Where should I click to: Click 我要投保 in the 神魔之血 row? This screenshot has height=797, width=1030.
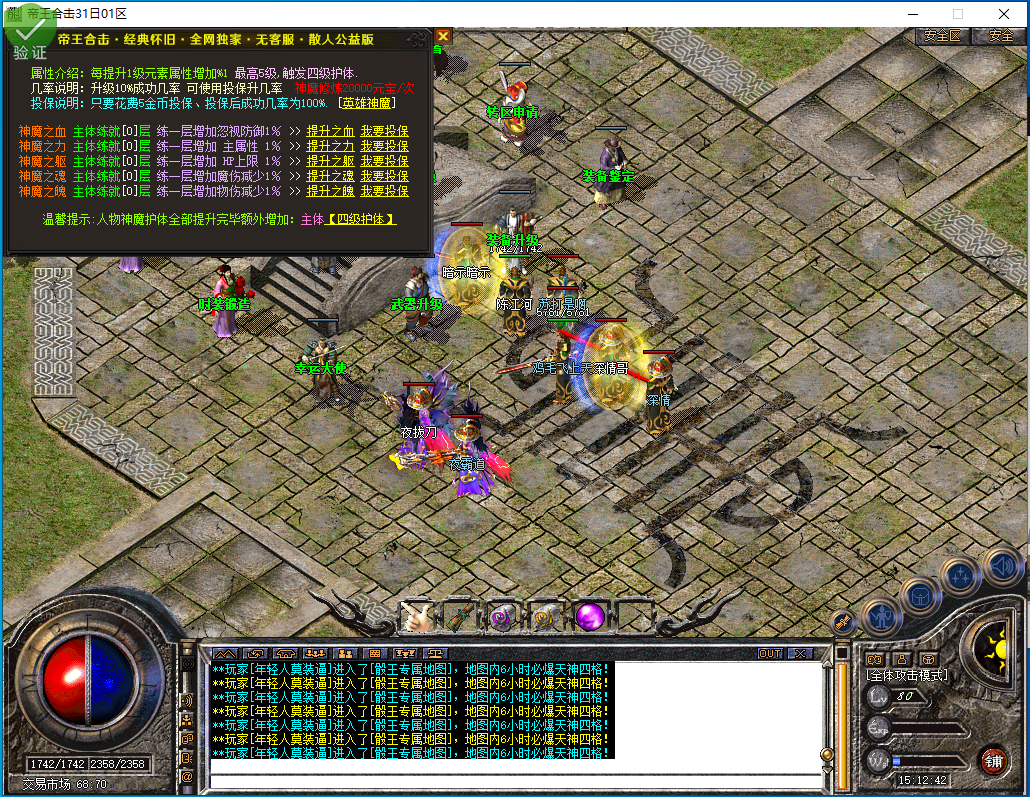(x=384, y=131)
